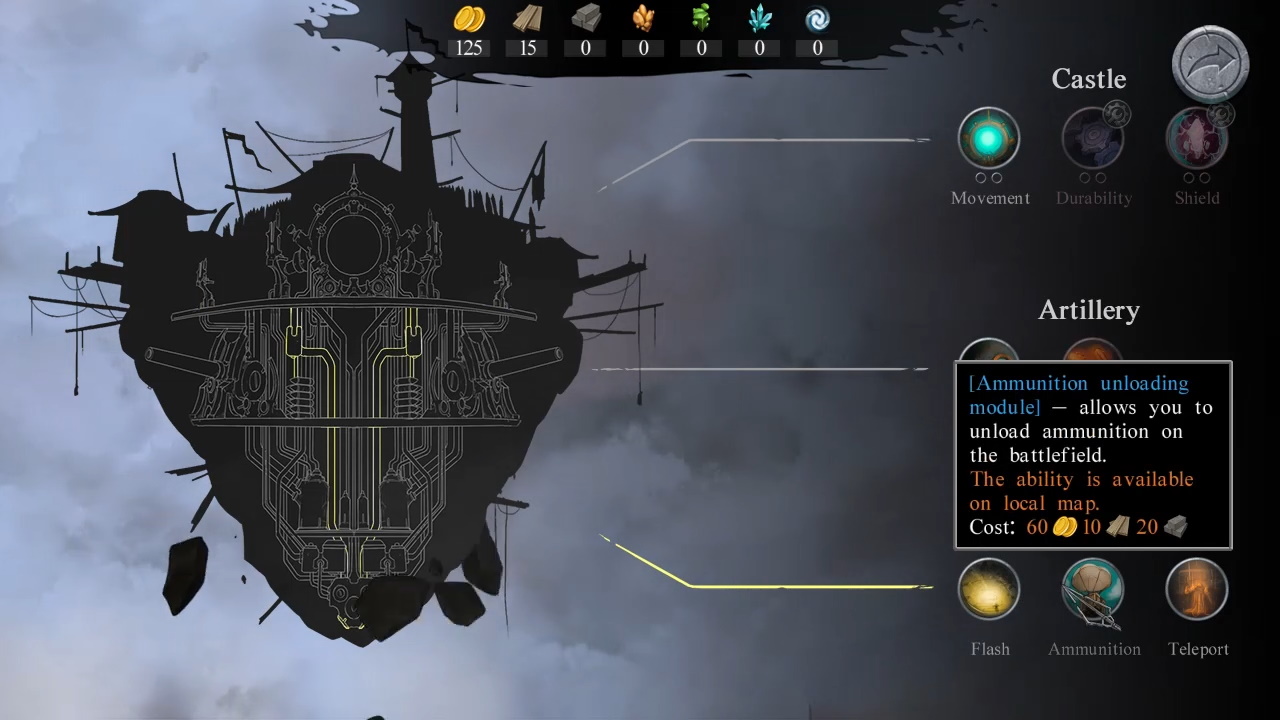Open the Castle section heading

(1089, 79)
